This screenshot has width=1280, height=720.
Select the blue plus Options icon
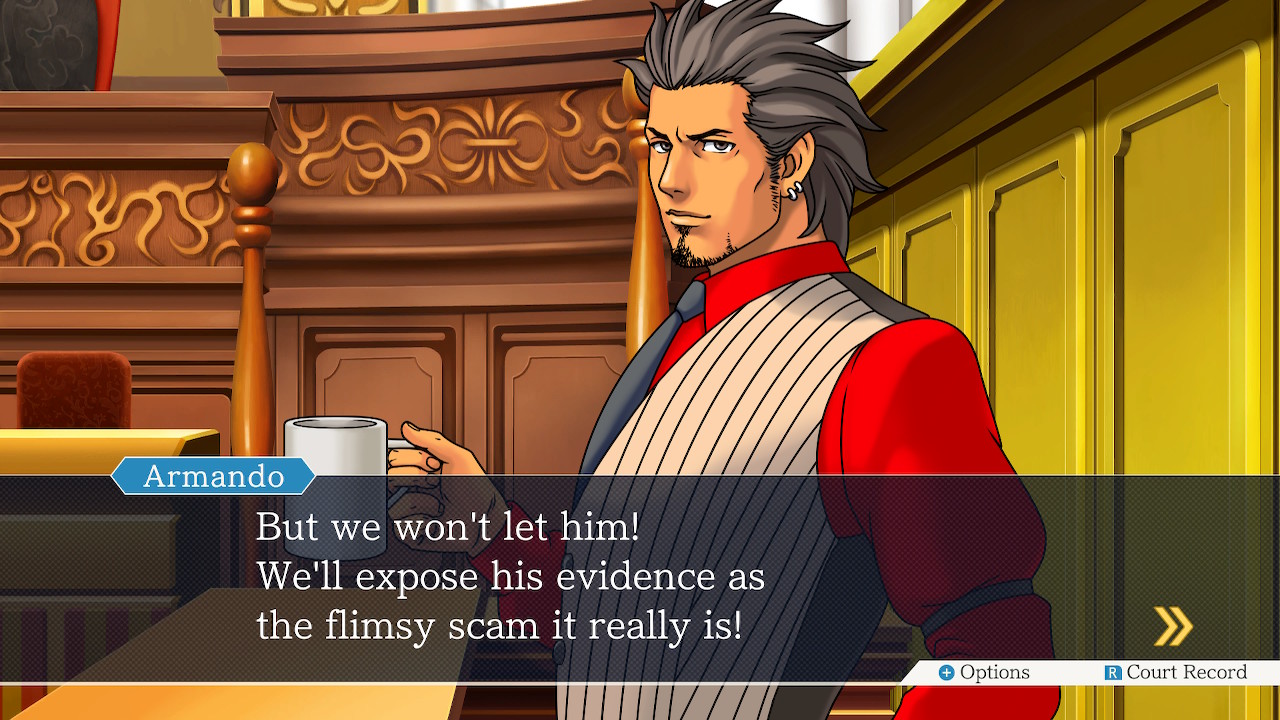[x=945, y=673]
